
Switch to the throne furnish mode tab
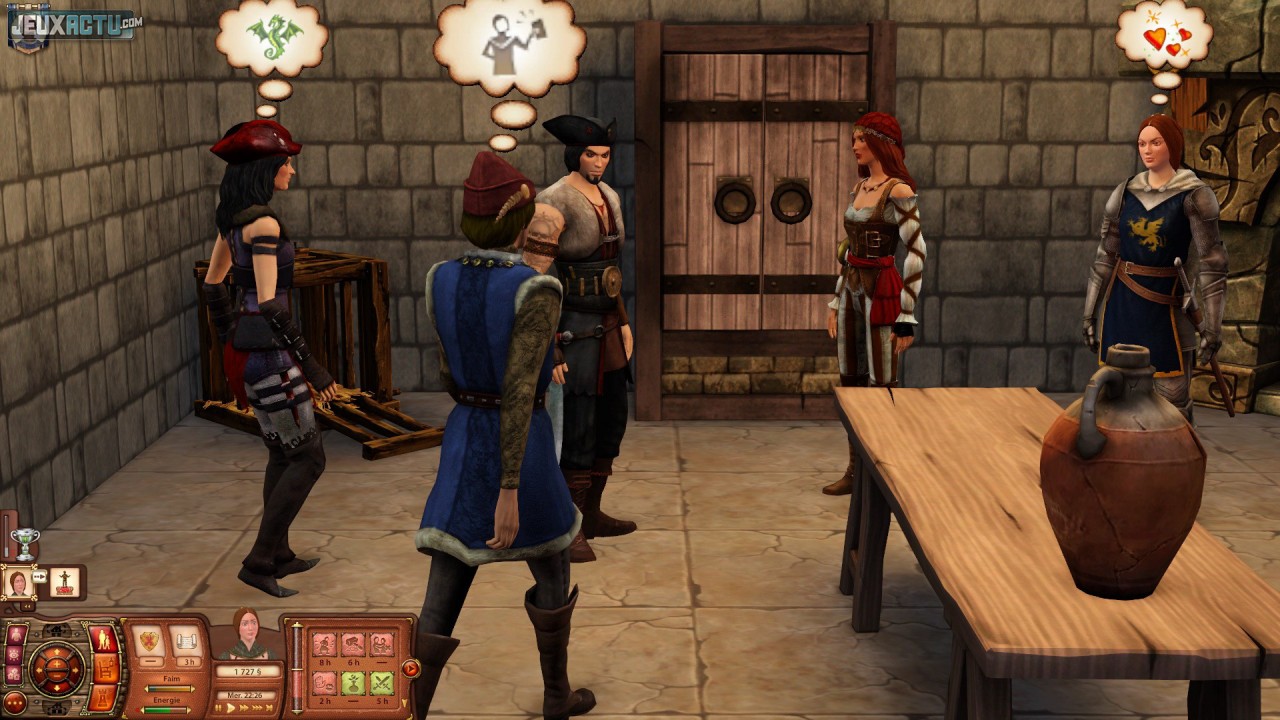point(104,668)
